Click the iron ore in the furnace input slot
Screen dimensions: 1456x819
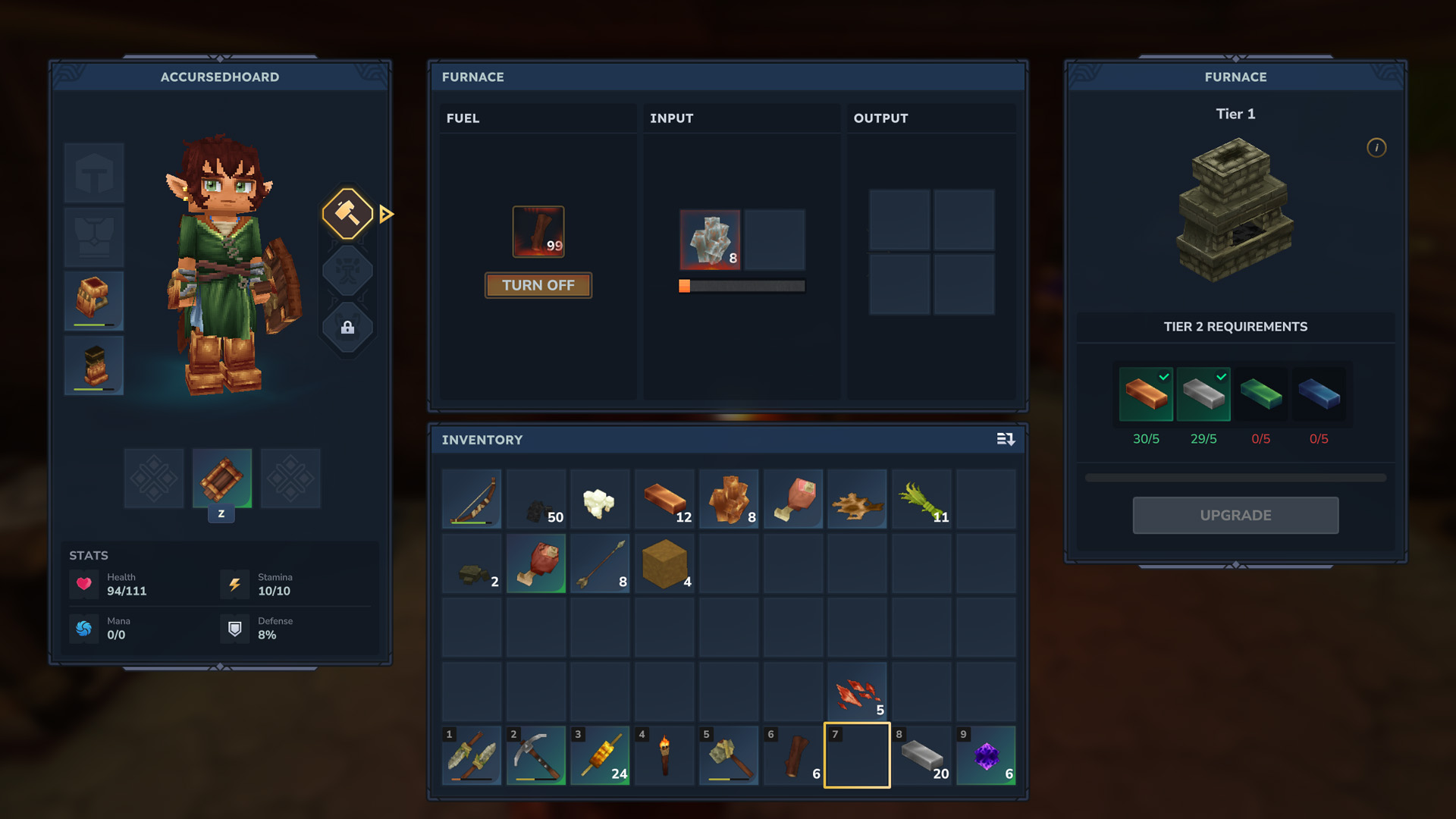point(711,240)
